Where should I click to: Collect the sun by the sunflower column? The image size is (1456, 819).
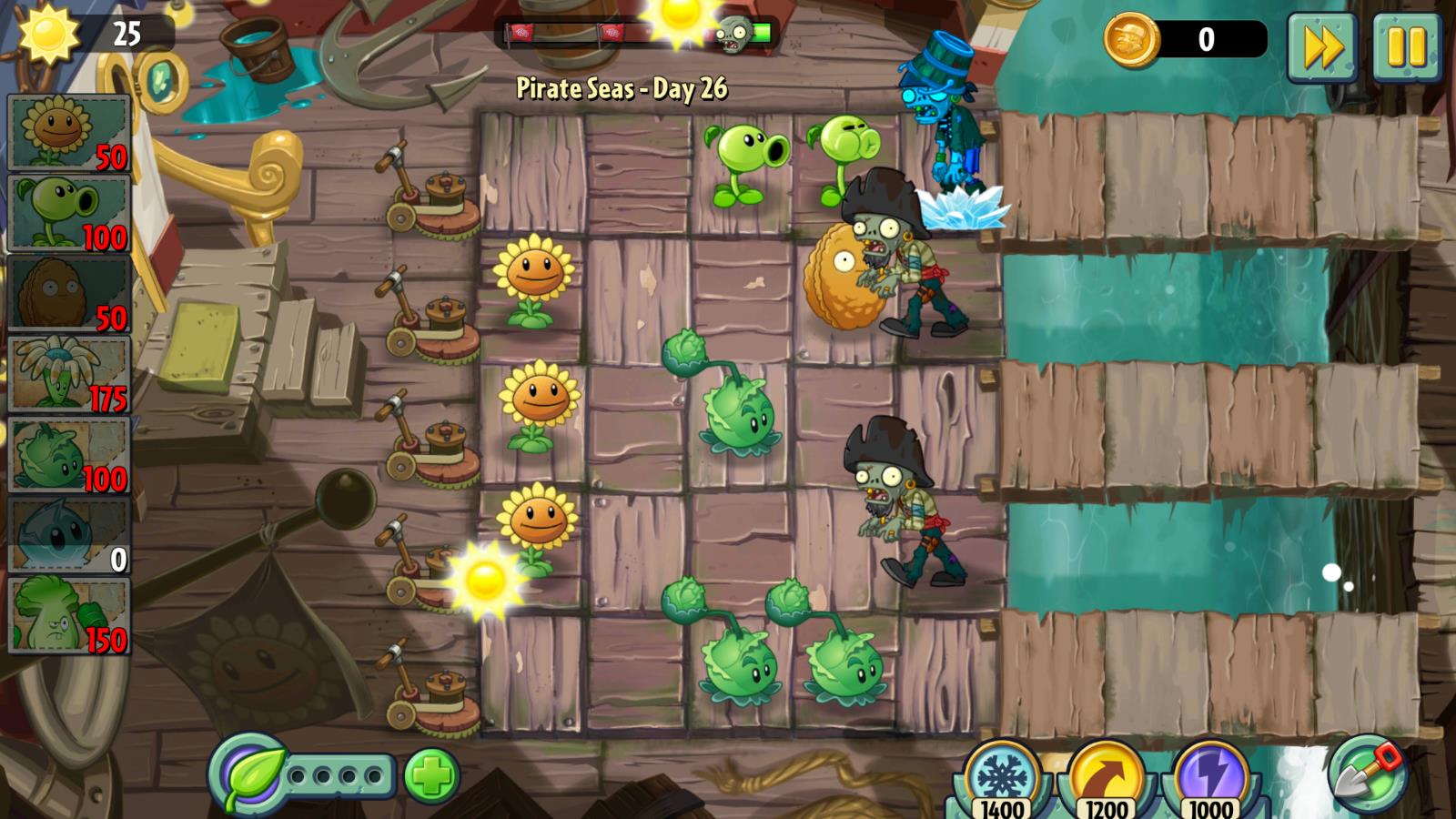(x=484, y=580)
